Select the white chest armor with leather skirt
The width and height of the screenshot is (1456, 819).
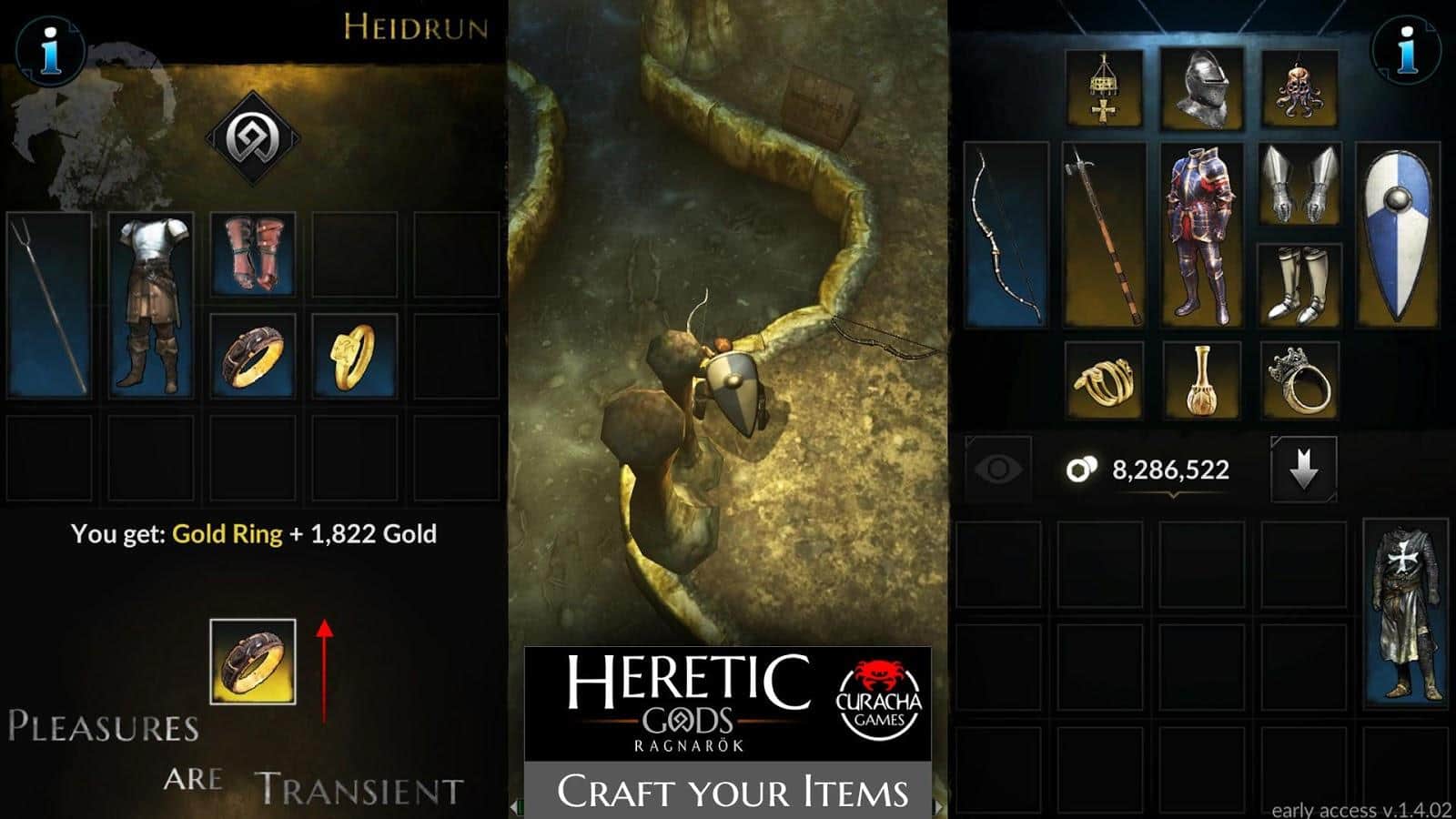click(x=151, y=306)
